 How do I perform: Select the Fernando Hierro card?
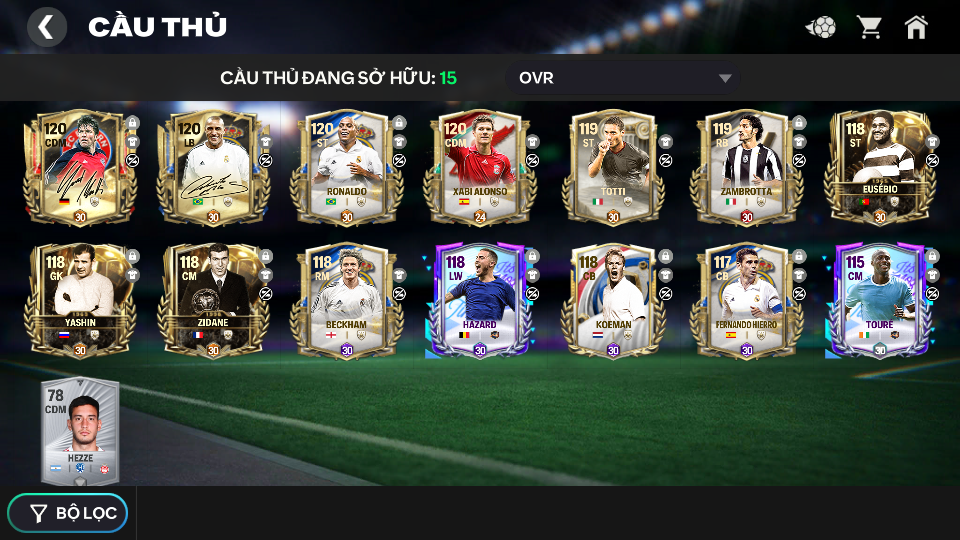[746, 300]
